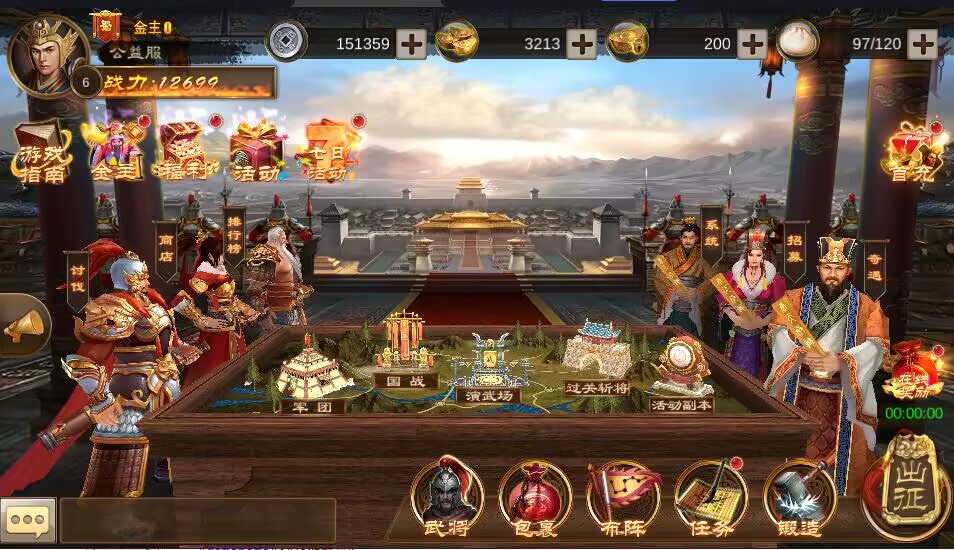Open the 七日活动 seven-day event
The height and width of the screenshot is (550, 954).
pyautogui.click(x=327, y=152)
